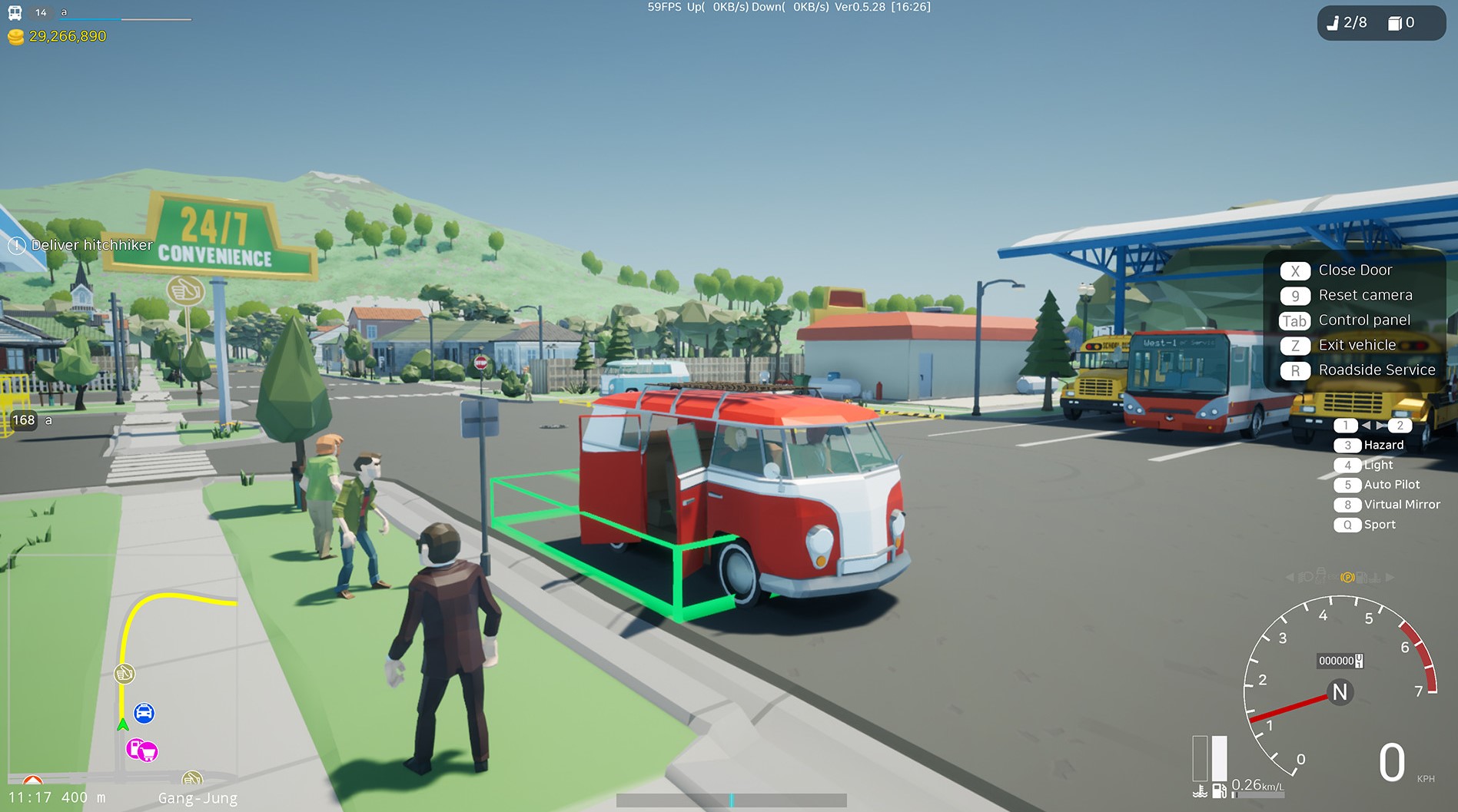Toggle Hazard lights with the 3 control
The image size is (1458, 812).
1348,445
